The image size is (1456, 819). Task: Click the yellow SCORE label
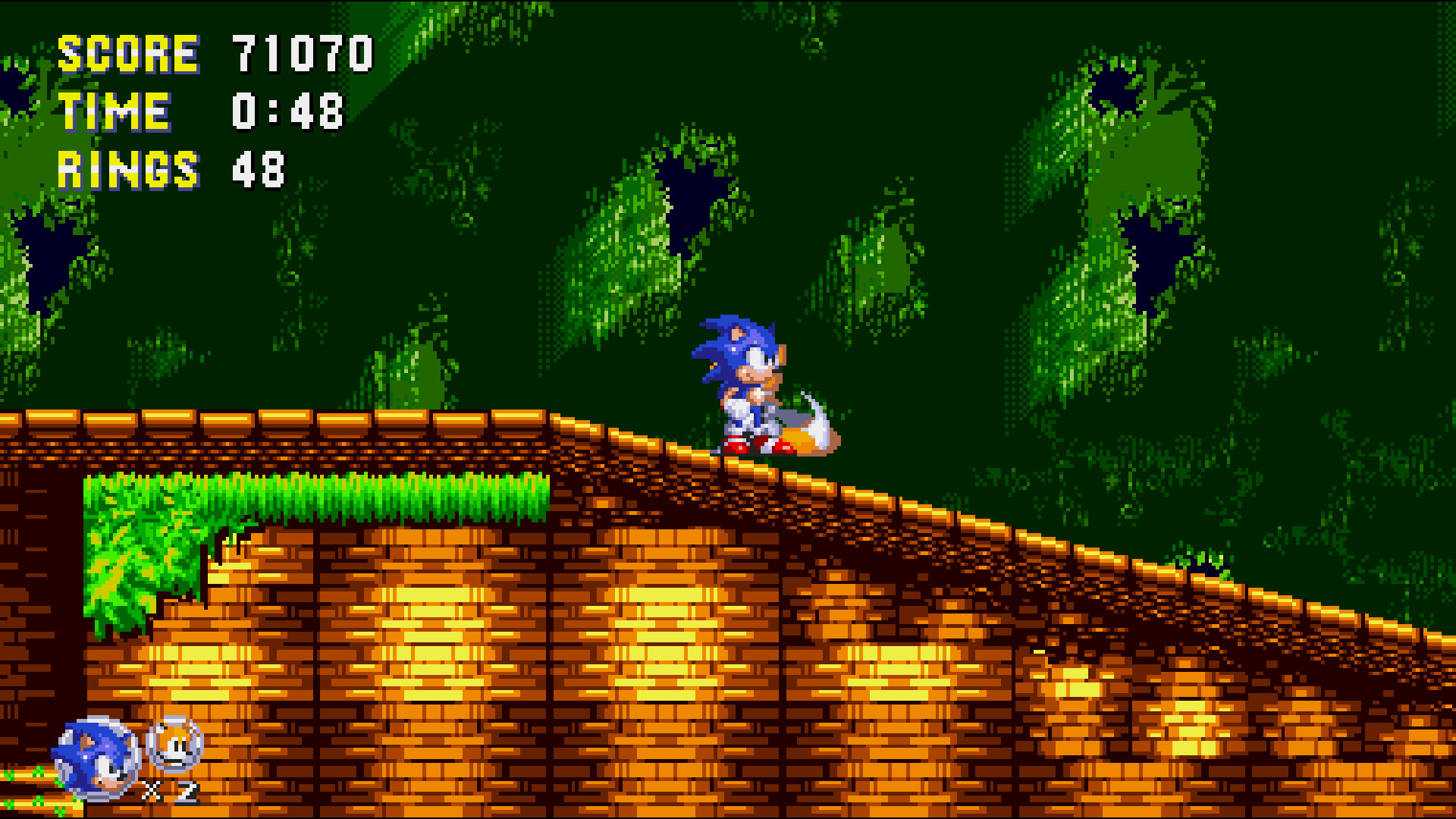(x=129, y=52)
